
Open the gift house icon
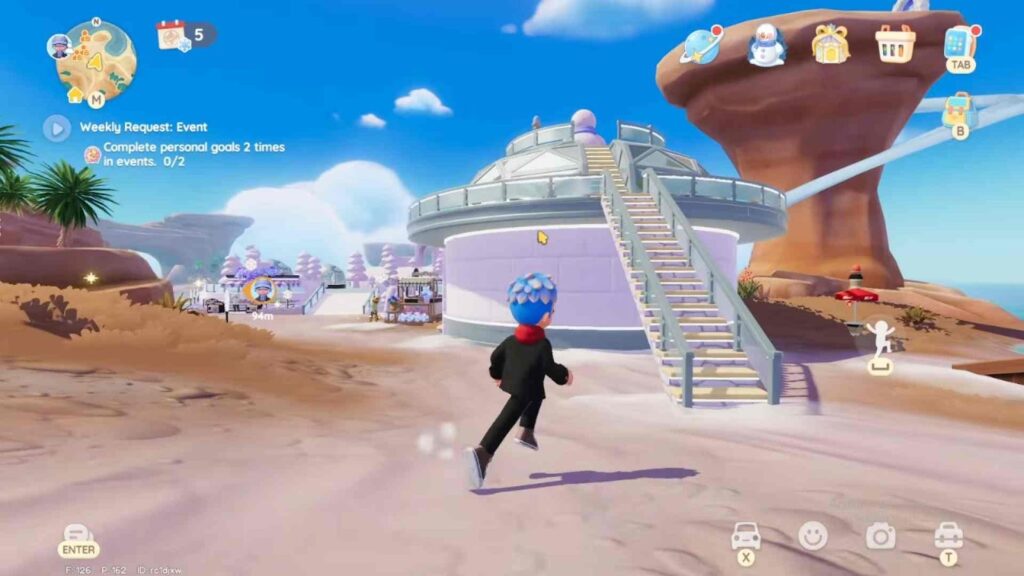[x=830, y=44]
